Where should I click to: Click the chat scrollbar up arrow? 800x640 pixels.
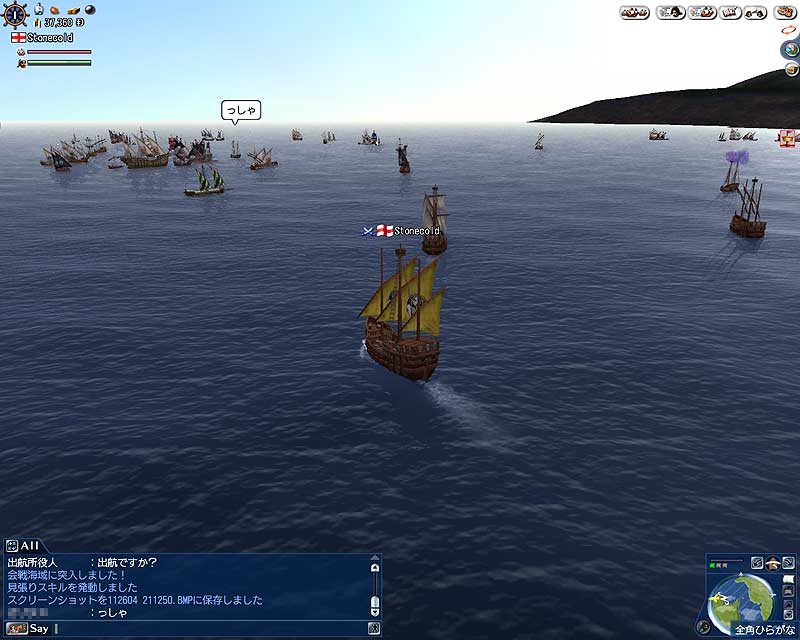coord(374,567)
